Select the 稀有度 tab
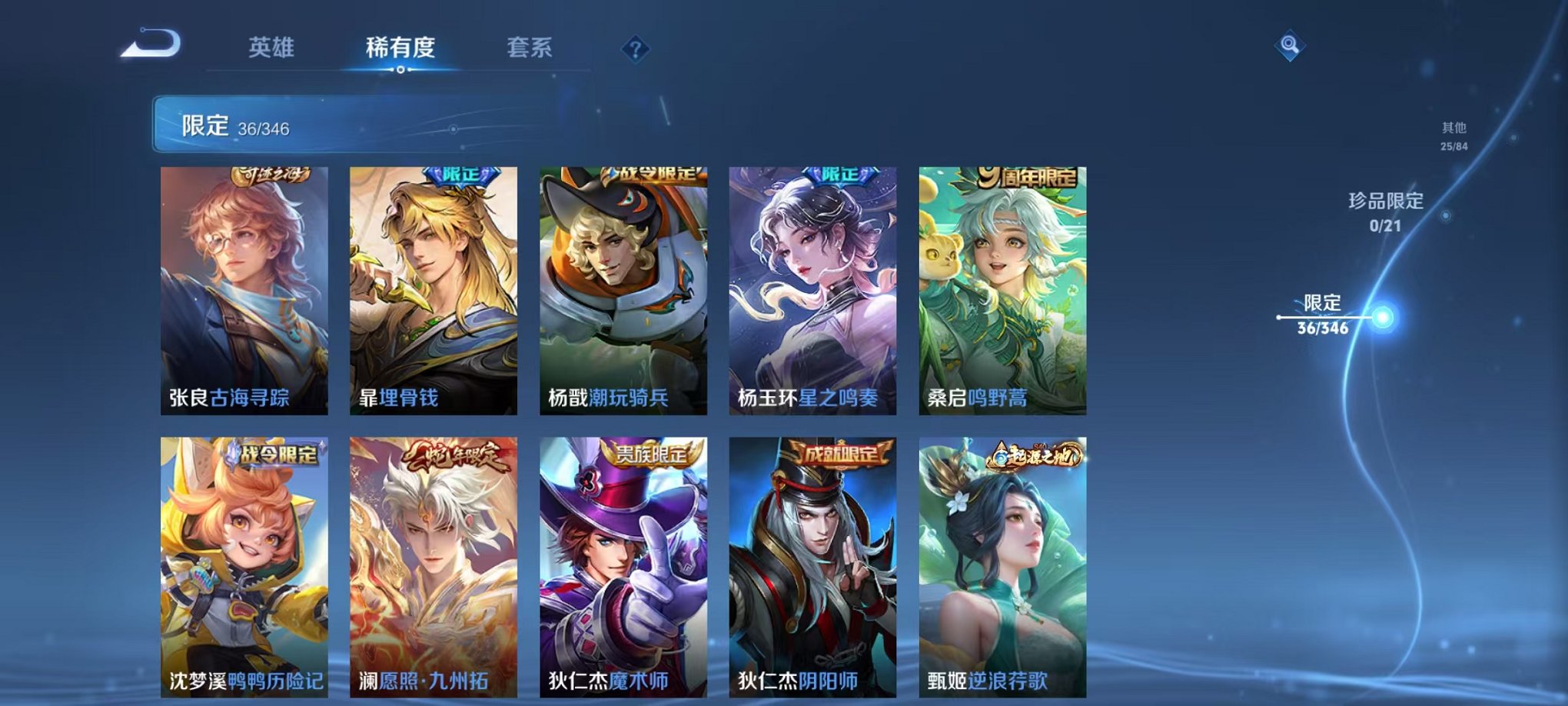Screen dimensions: 1568x706 (x=399, y=48)
